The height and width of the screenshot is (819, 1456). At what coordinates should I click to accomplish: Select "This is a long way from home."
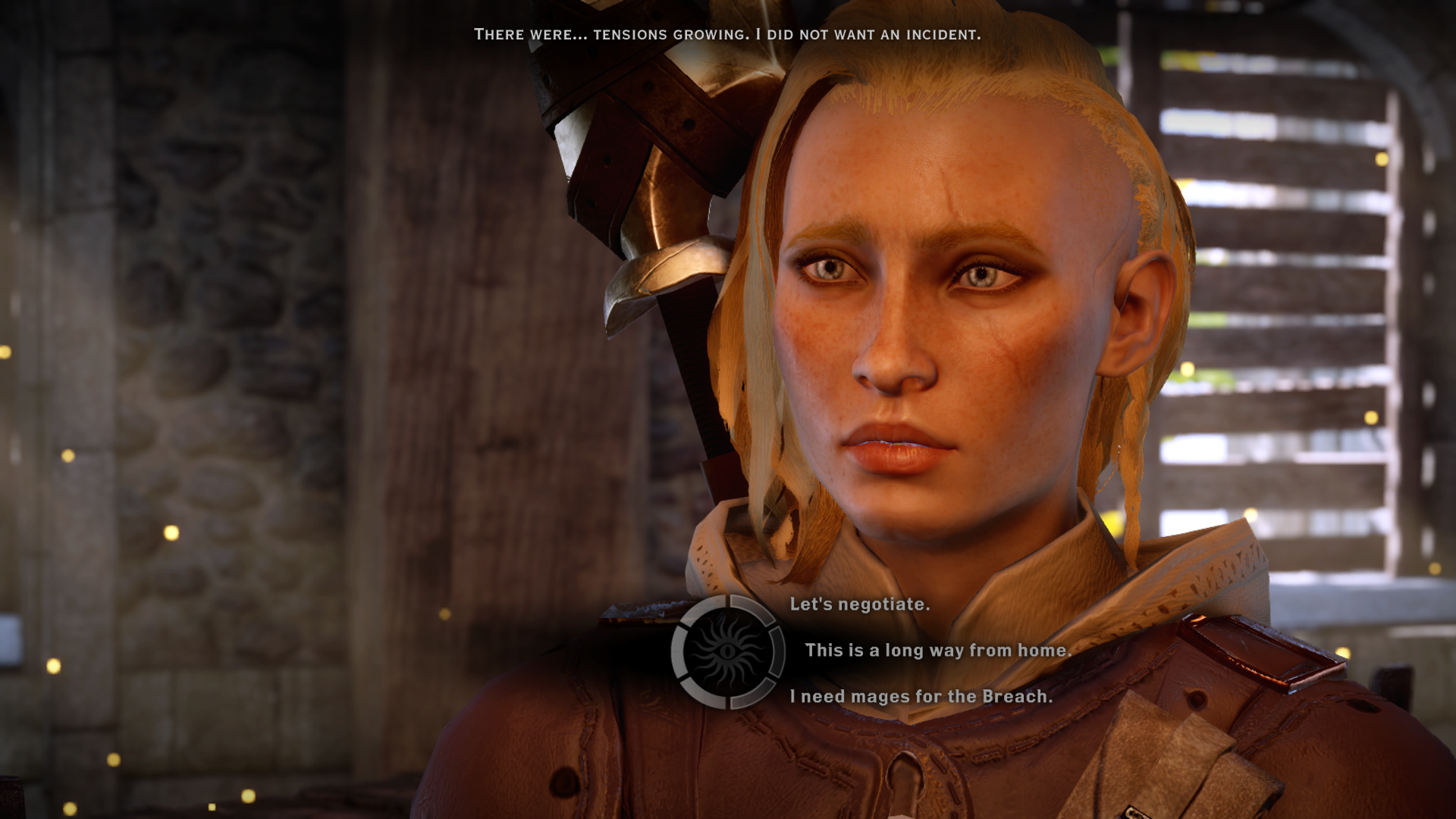point(937,651)
